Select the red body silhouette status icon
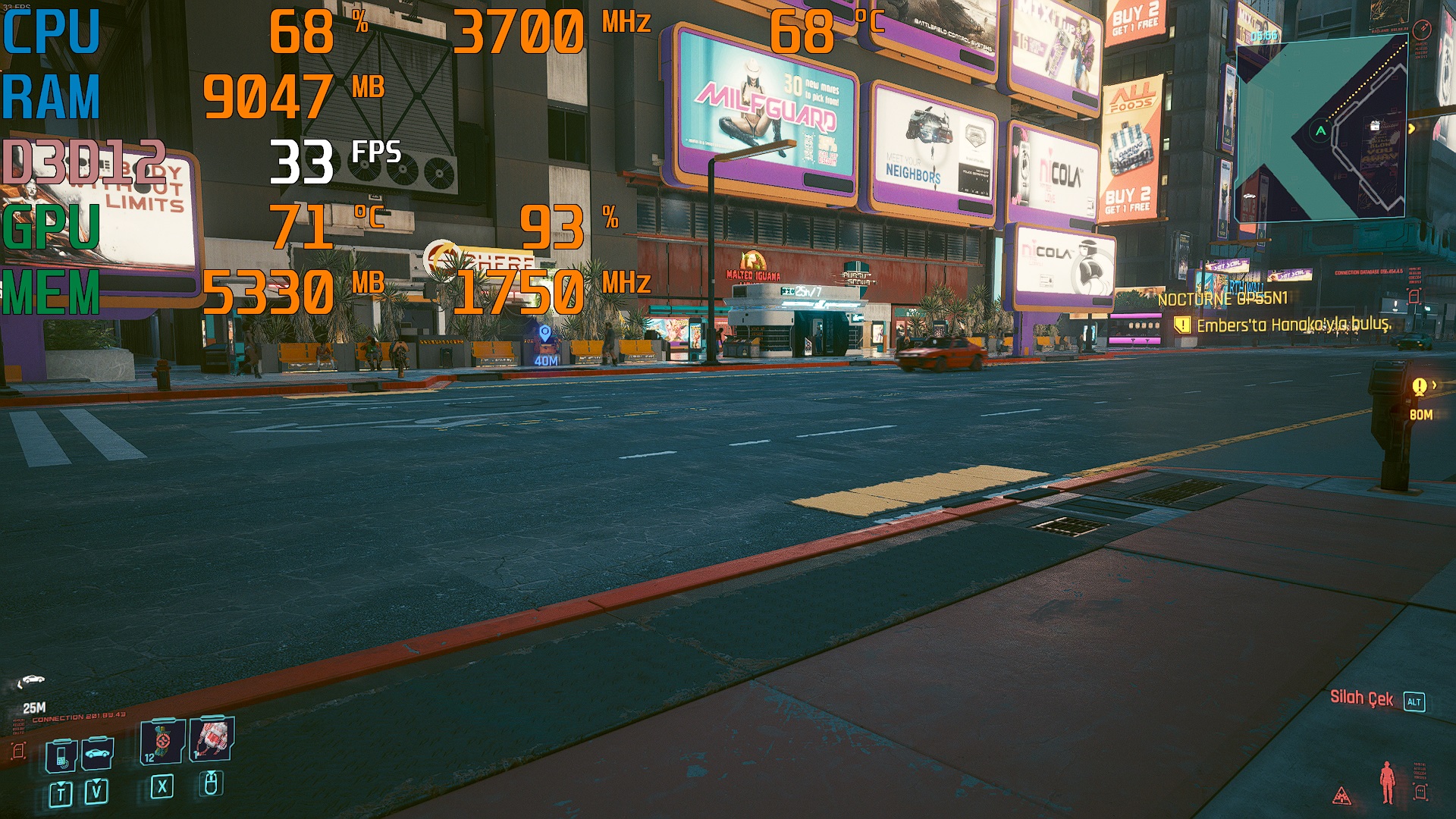This screenshot has width=1456, height=819. pyautogui.click(x=1387, y=782)
